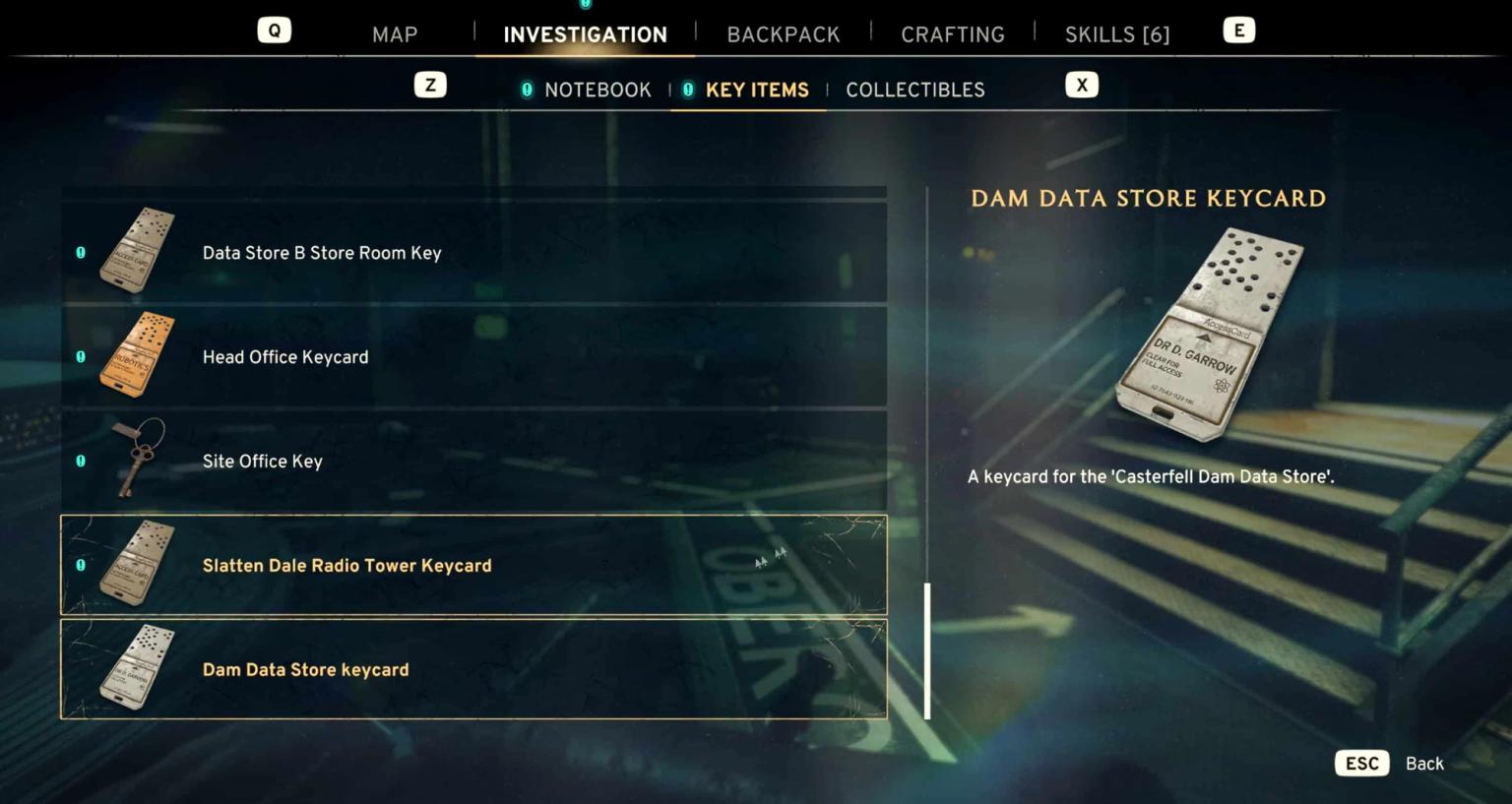Click the Q key shortcut icon
This screenshot has width=1512, height=804.
point(274,30)
